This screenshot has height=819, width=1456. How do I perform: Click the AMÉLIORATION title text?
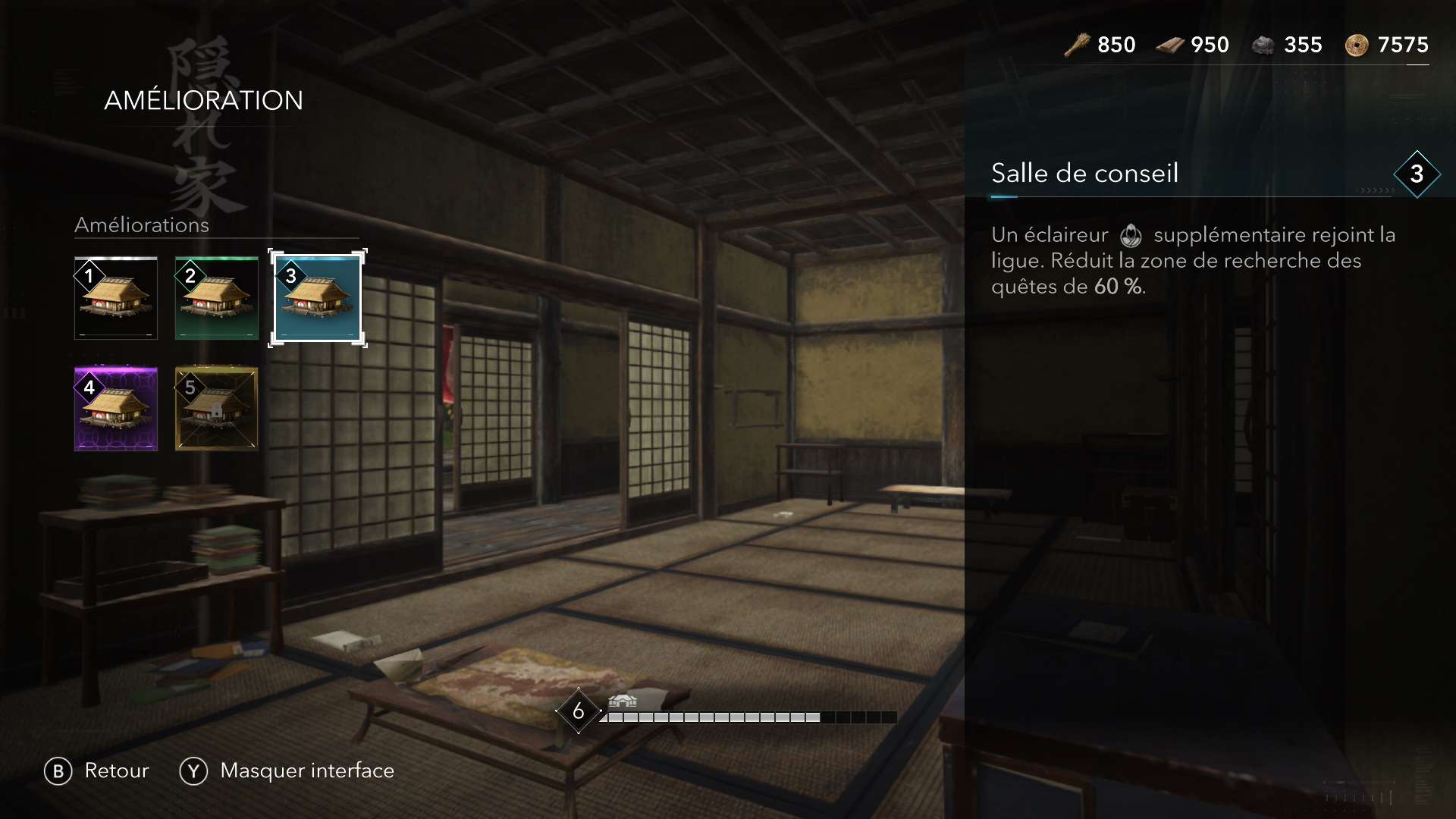(x=203, y=99)
